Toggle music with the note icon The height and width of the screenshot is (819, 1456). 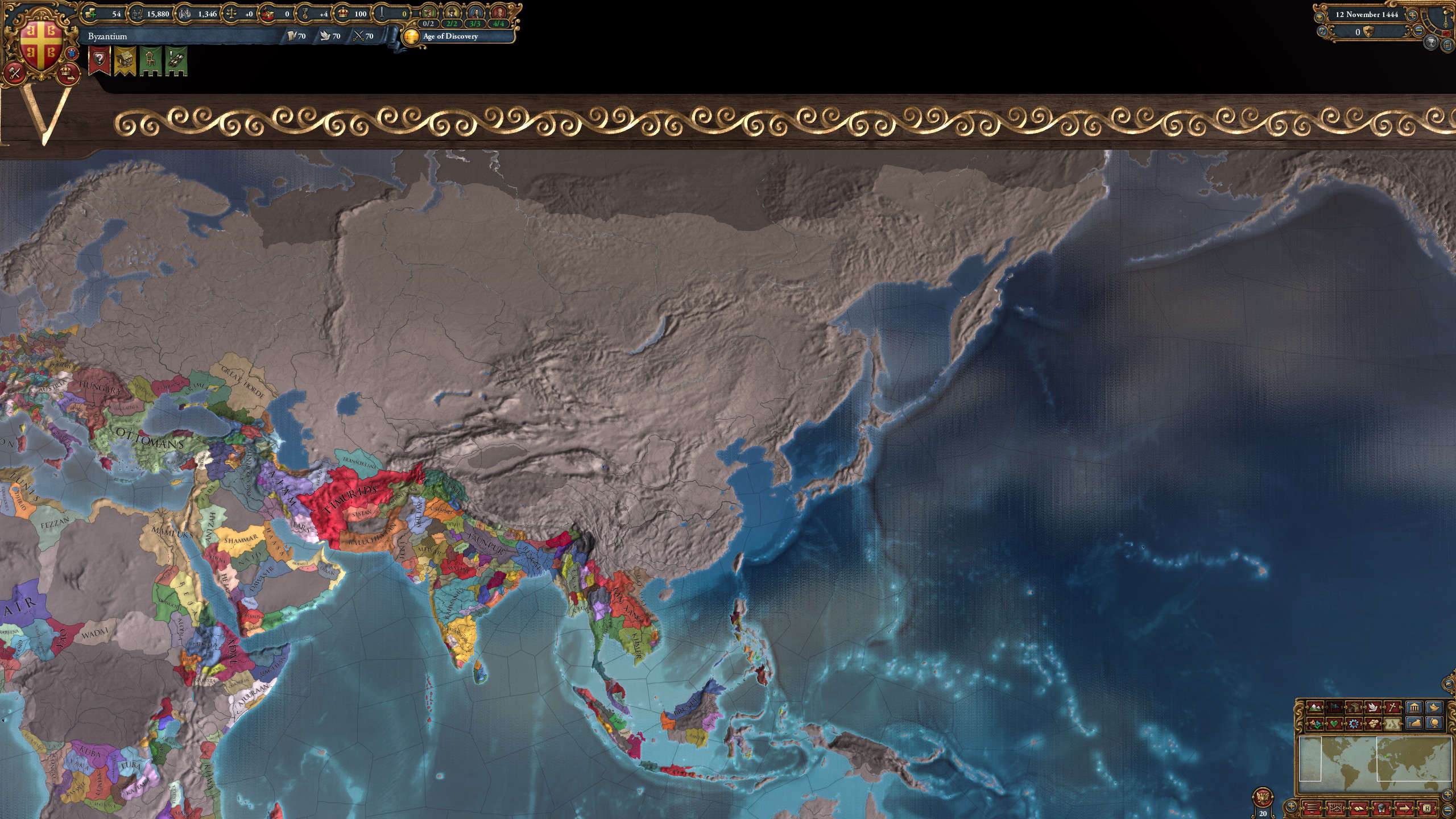pyautogui.click(x=1322, y=32)
